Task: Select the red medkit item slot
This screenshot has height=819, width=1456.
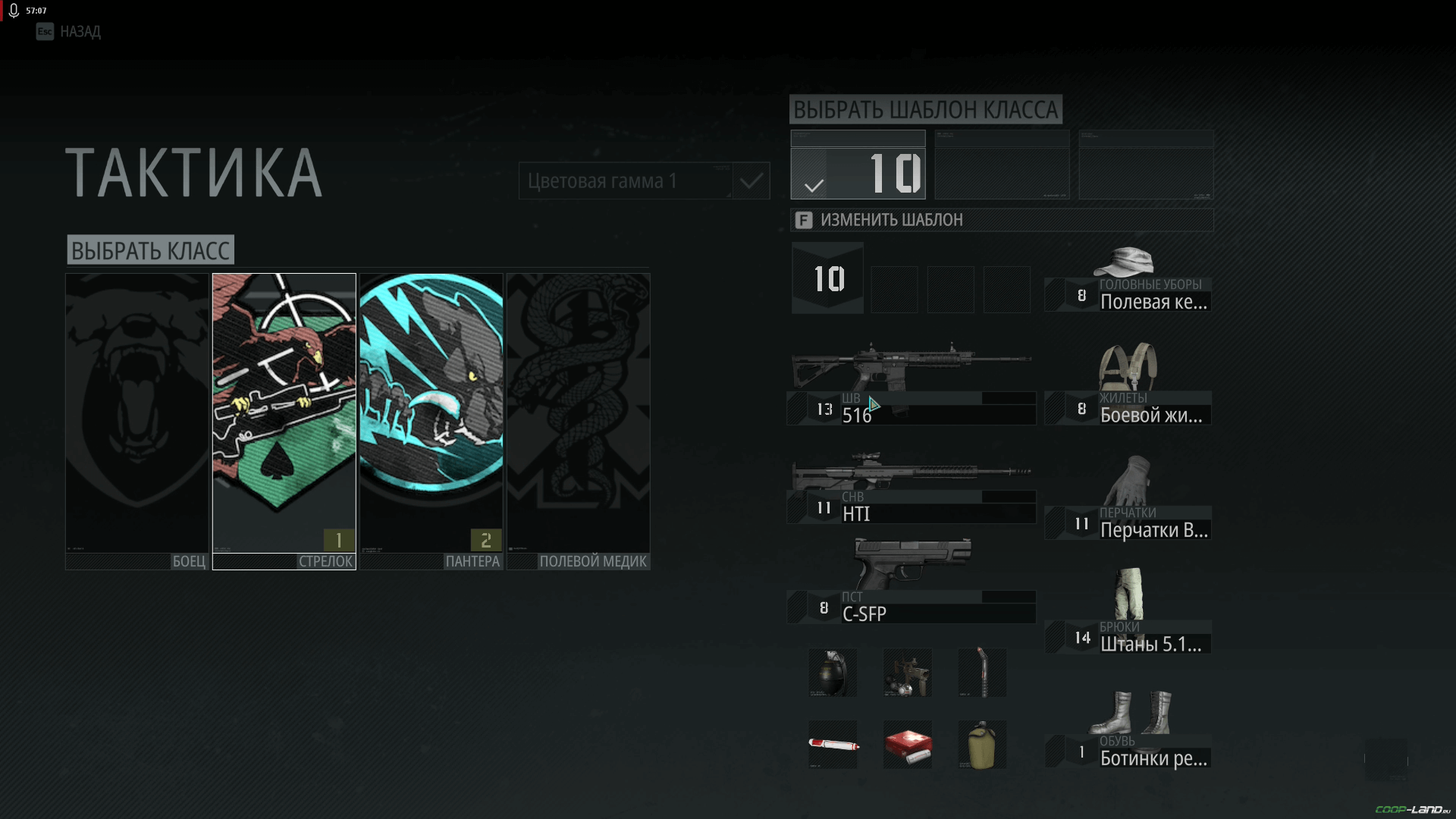Action: [x=908, y=745]
